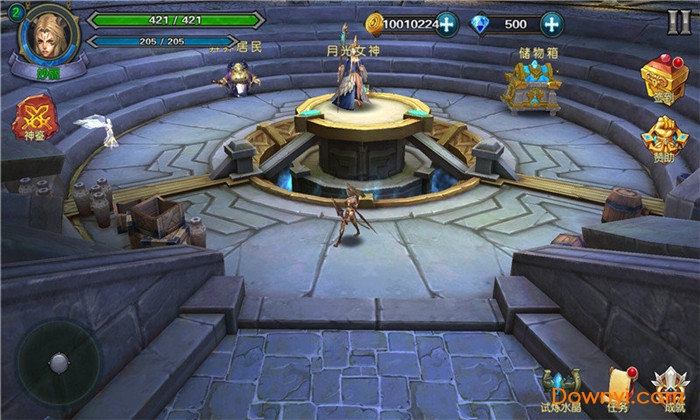700x420 pixels.
Task: Open the red 神鉴 crossed-swords icon
Action: [33, 117]
